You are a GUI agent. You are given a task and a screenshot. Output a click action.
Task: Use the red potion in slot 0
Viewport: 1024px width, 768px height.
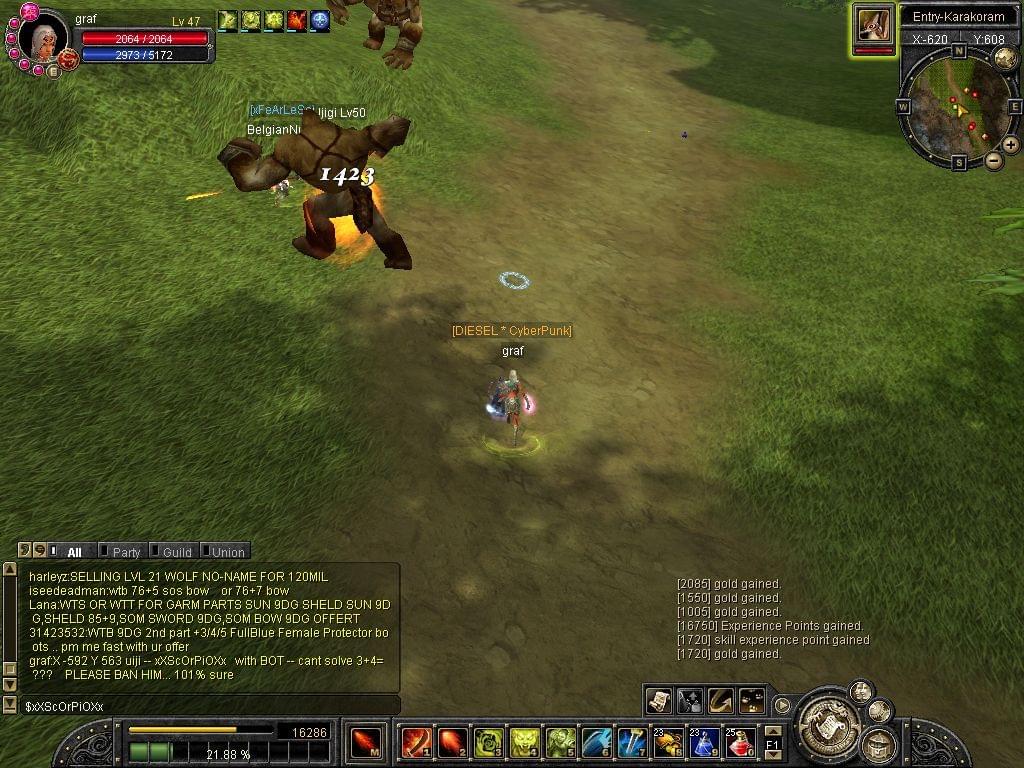click(740, 743)
